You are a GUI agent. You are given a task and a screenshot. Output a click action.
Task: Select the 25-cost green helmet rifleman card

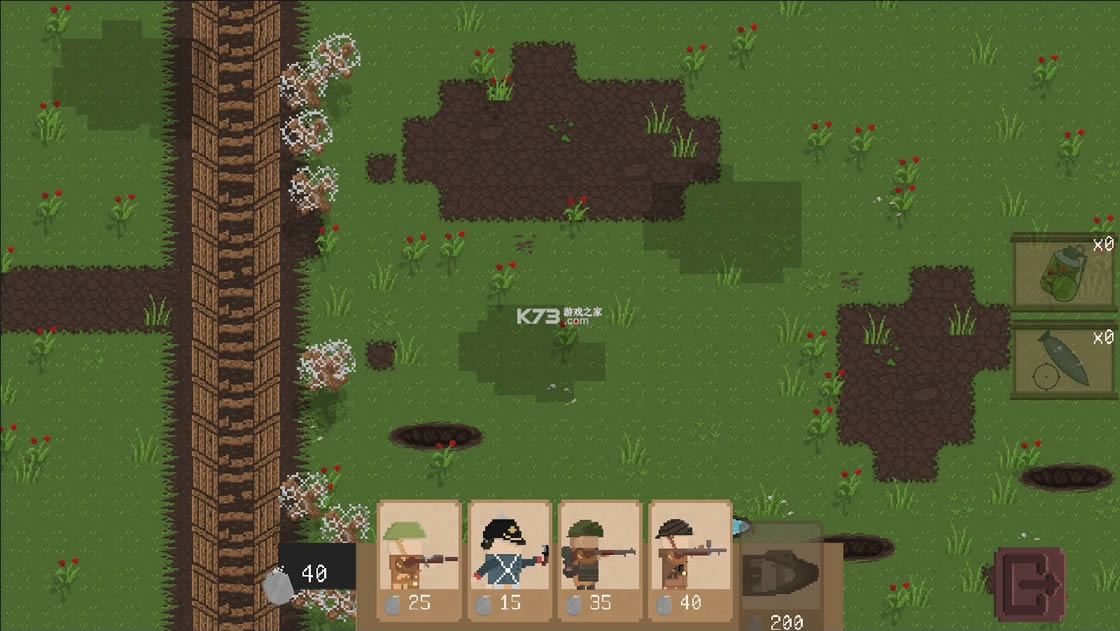click(419, 560)
